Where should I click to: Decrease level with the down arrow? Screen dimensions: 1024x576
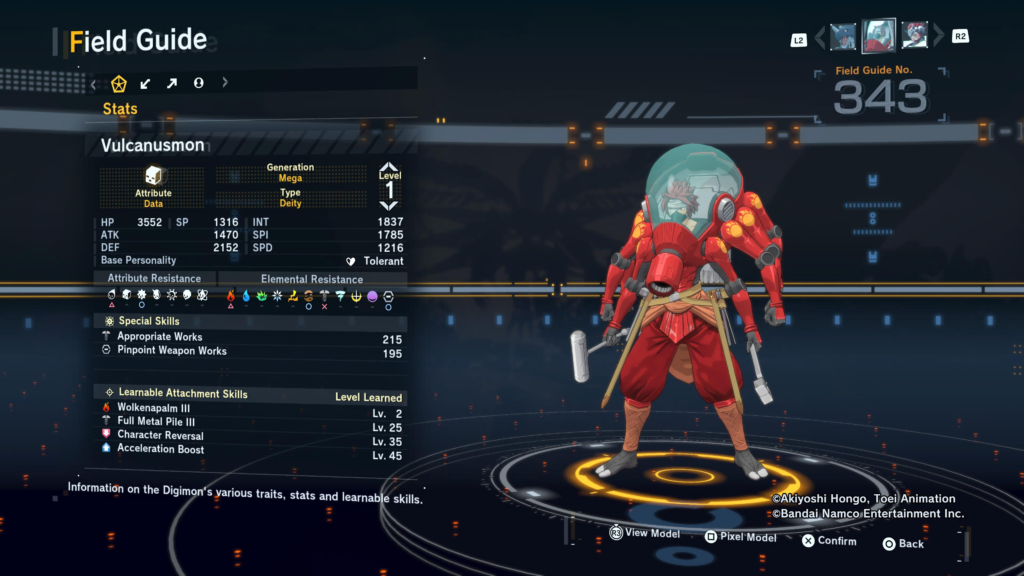point(389,205)
